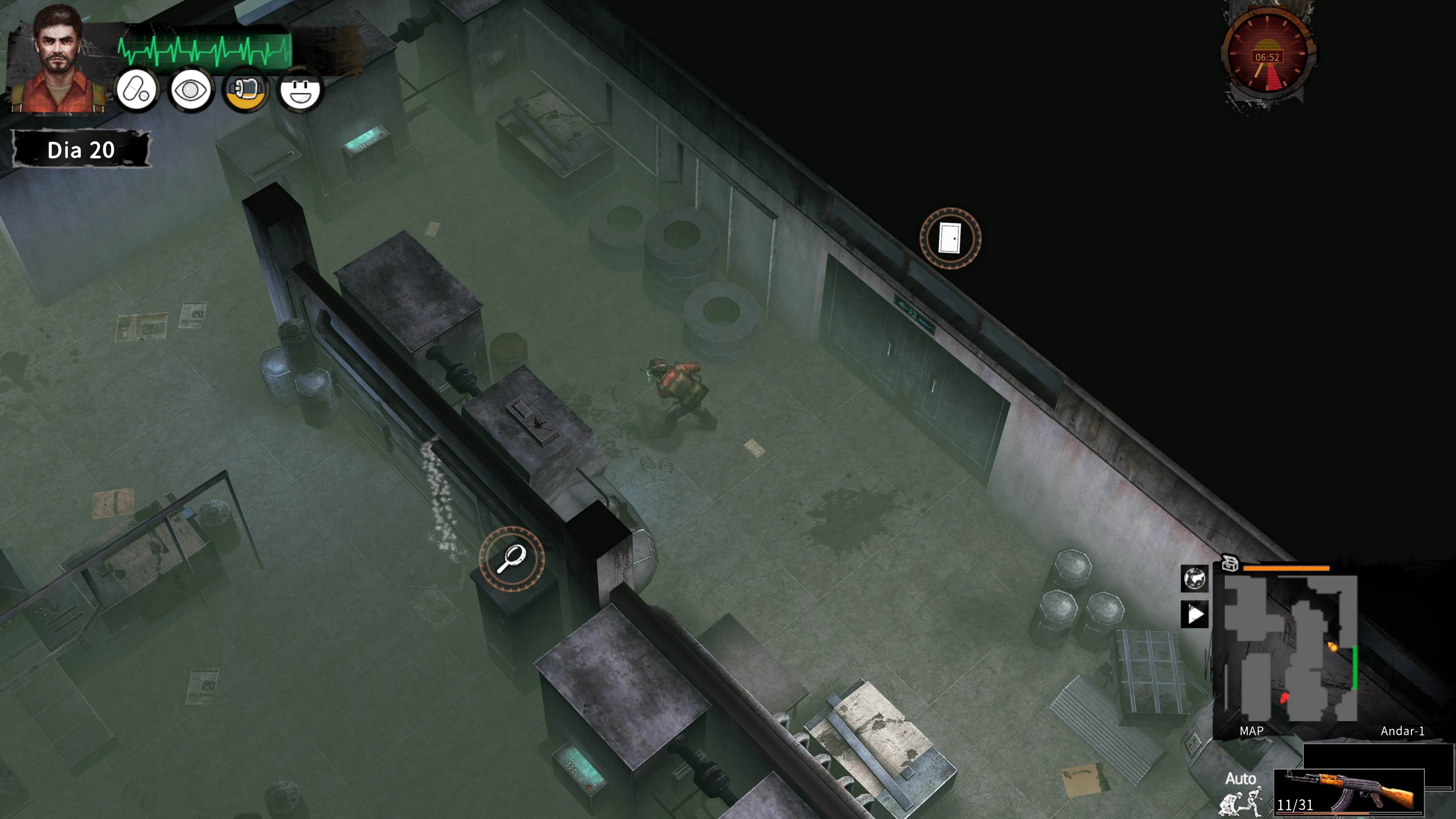The image size is (1456, 819).
Task: Click the eye perception status icon
Action: coord(191,91)
